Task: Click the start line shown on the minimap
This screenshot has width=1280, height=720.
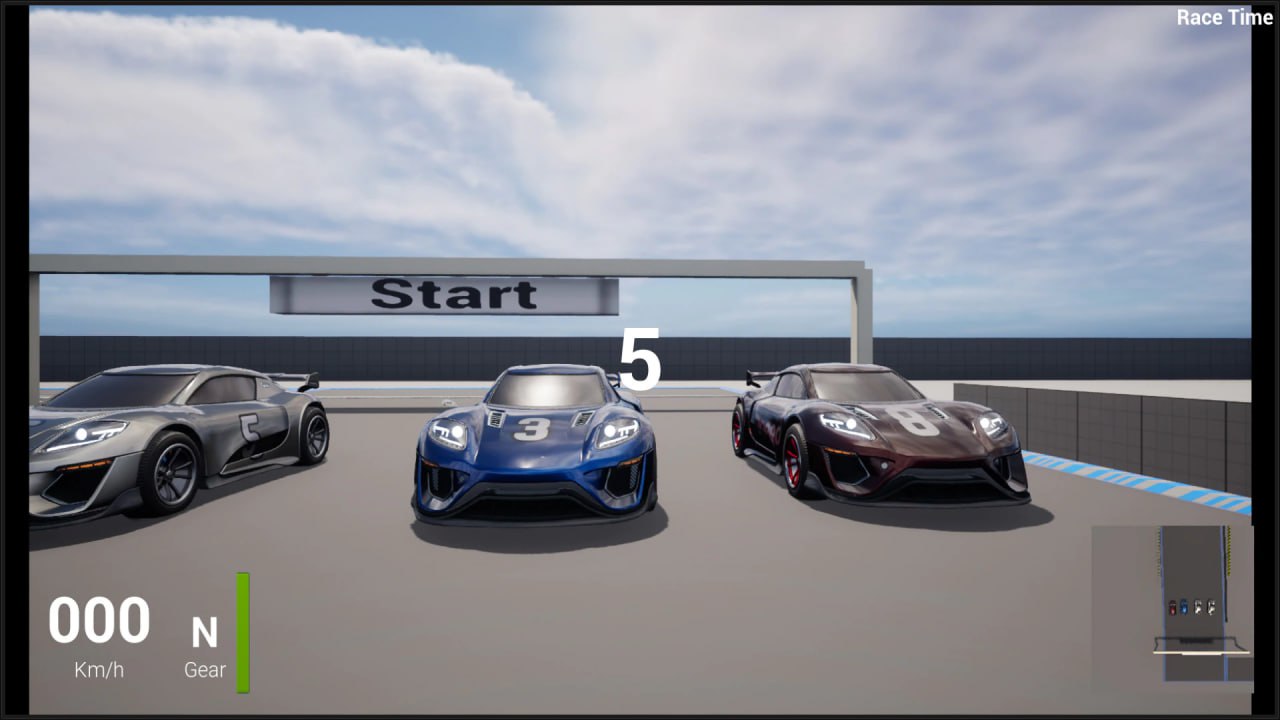Action: (x=1197, y=652)
